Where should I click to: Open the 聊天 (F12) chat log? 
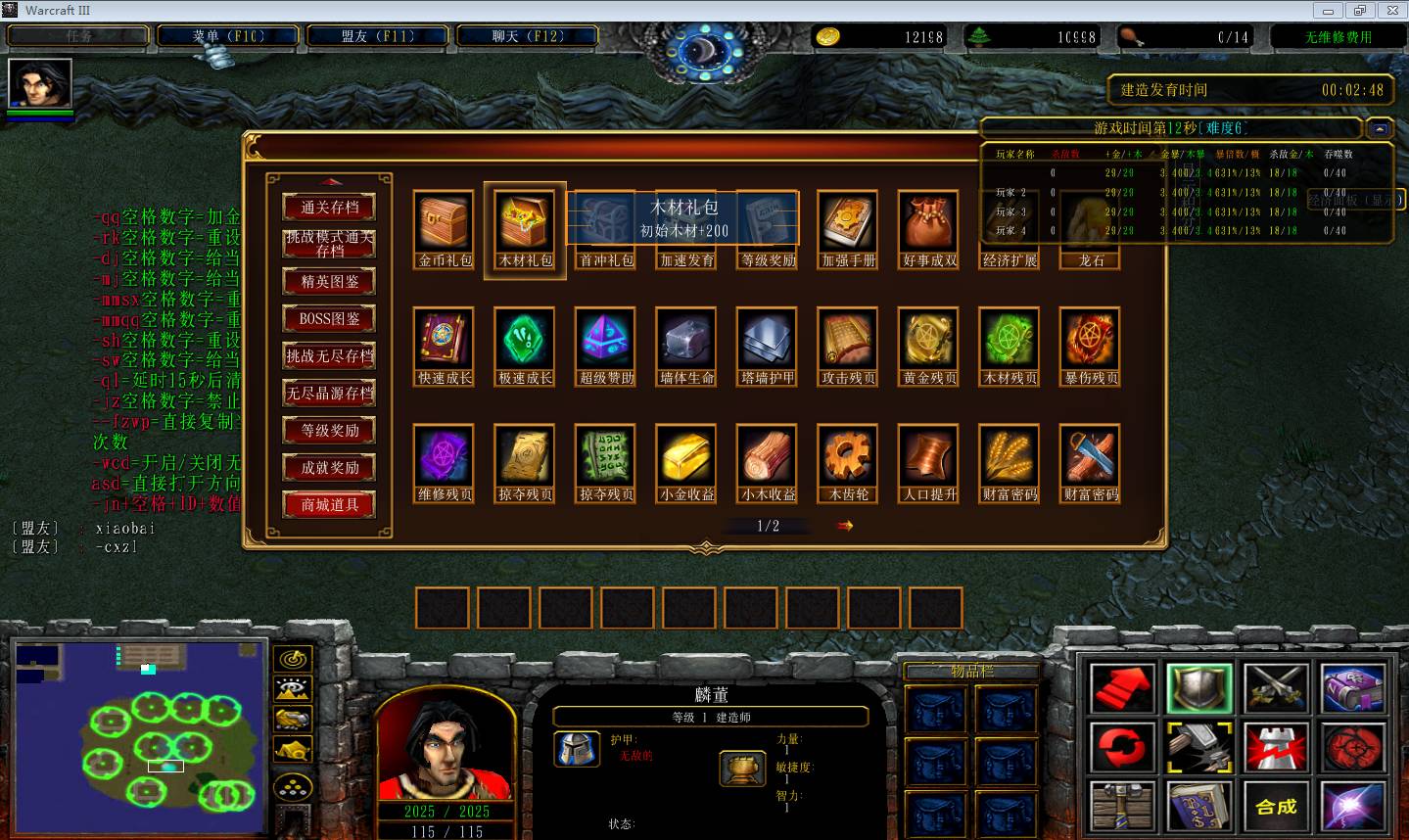[527, 36]
